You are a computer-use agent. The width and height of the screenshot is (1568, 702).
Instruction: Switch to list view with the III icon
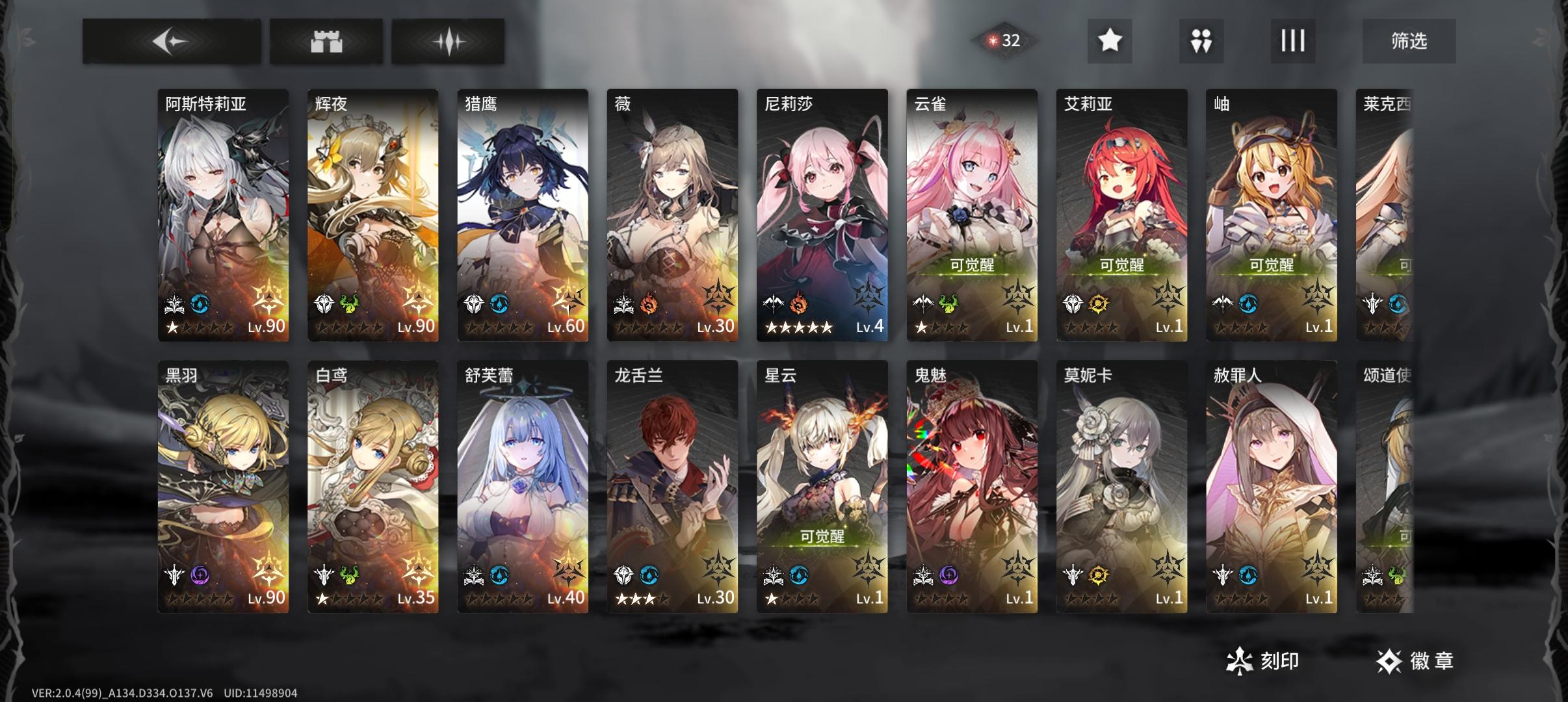click(x=1293, y=40)
